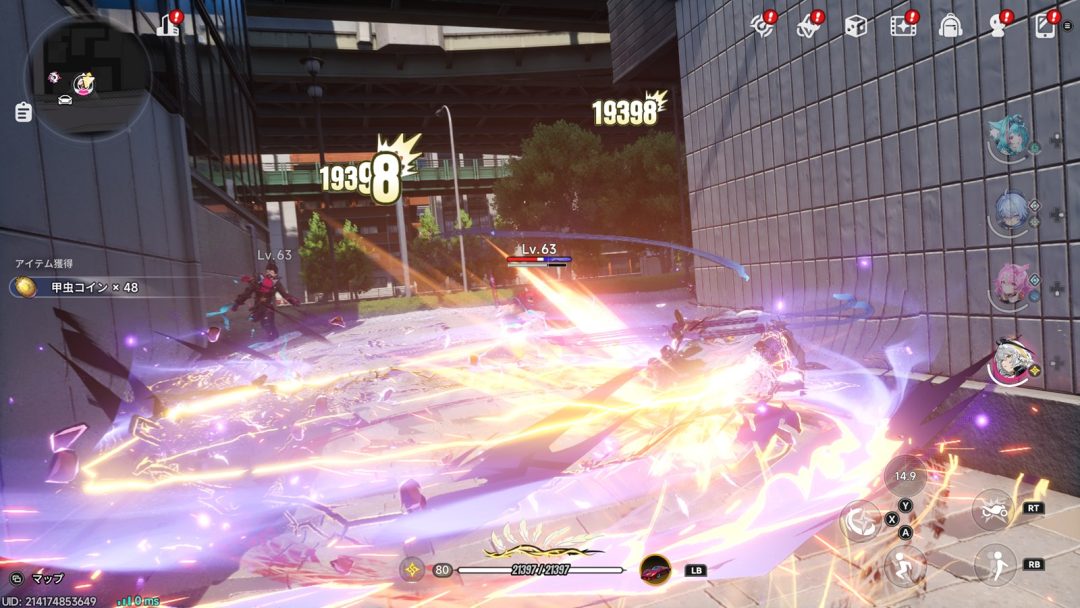
Task: Select the active white-haired character portrait
Action: point(1012,362)
